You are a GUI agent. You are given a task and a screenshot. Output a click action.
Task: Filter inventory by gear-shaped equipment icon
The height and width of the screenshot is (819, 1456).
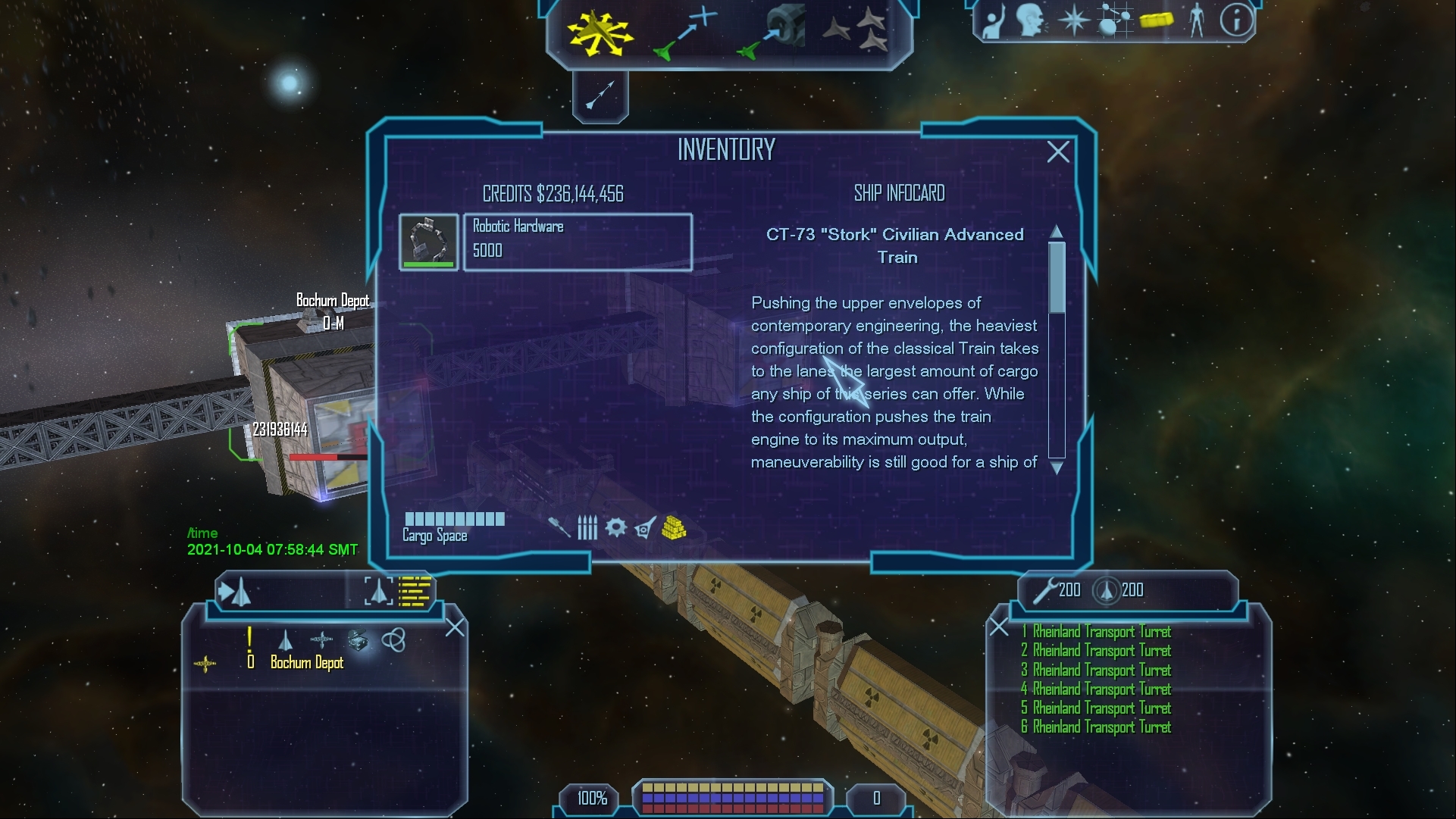pos(615,527)
